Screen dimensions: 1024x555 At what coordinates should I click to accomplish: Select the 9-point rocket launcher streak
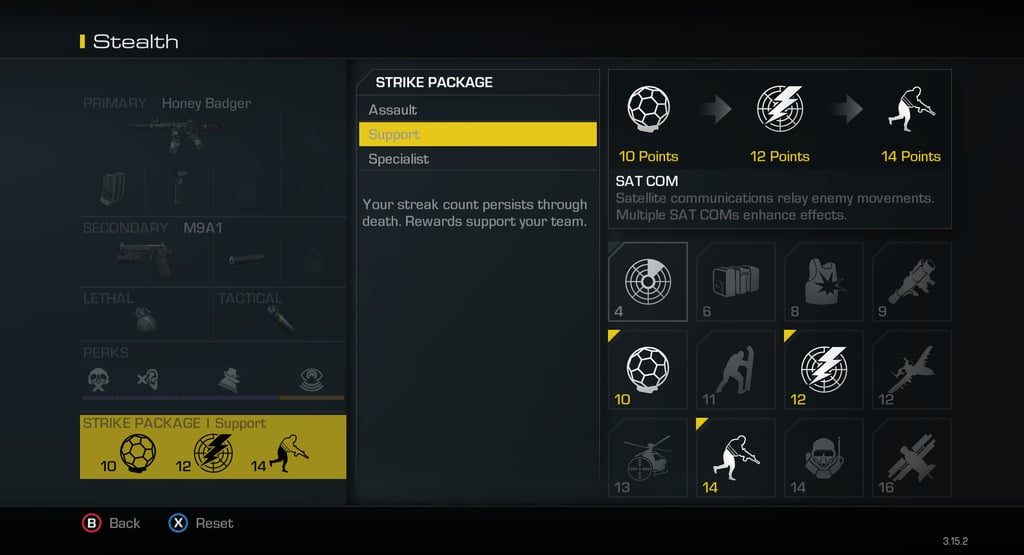911,281
